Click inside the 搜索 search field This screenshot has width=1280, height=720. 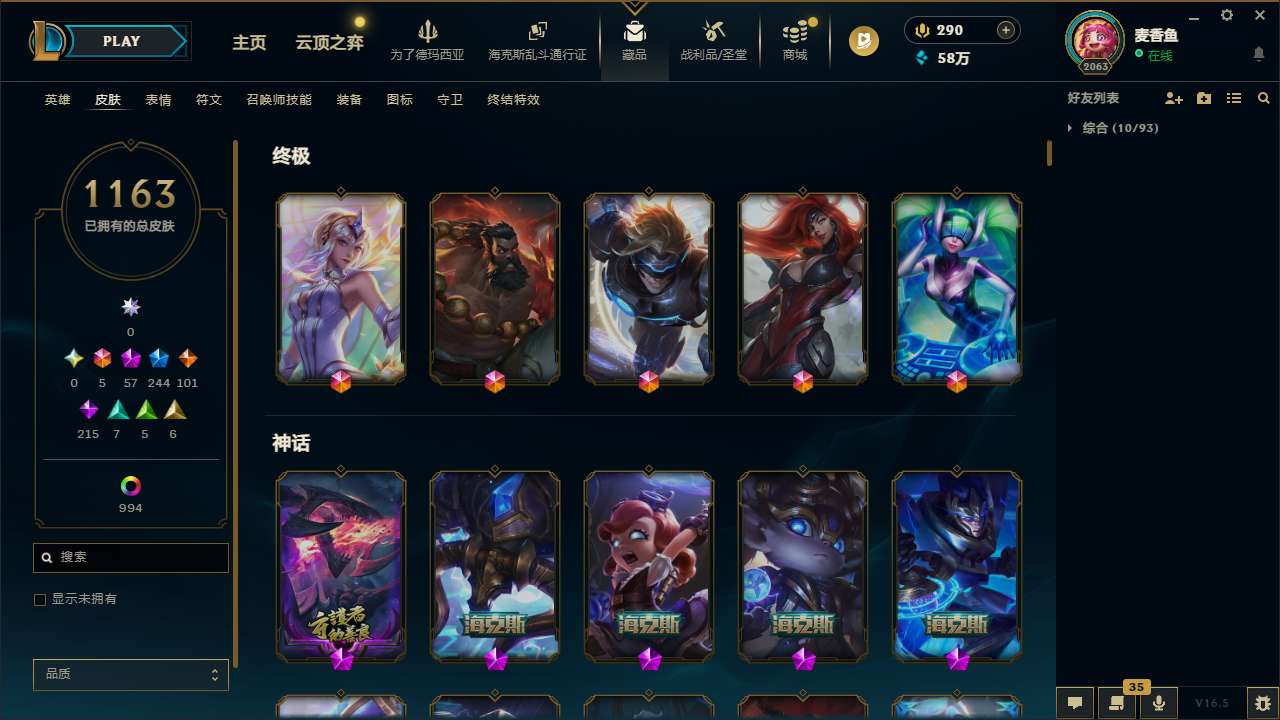click(130, 557)
